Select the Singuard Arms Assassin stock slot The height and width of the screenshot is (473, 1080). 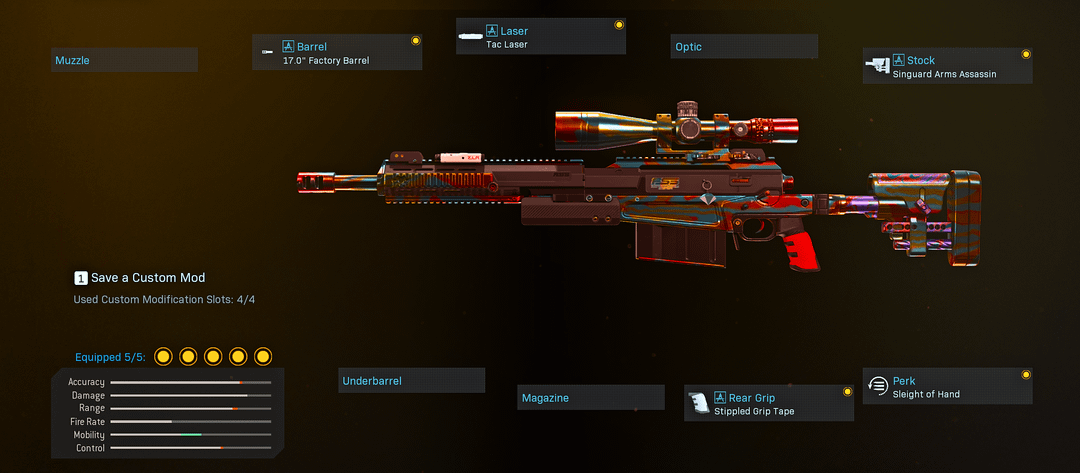pos(947,67)
